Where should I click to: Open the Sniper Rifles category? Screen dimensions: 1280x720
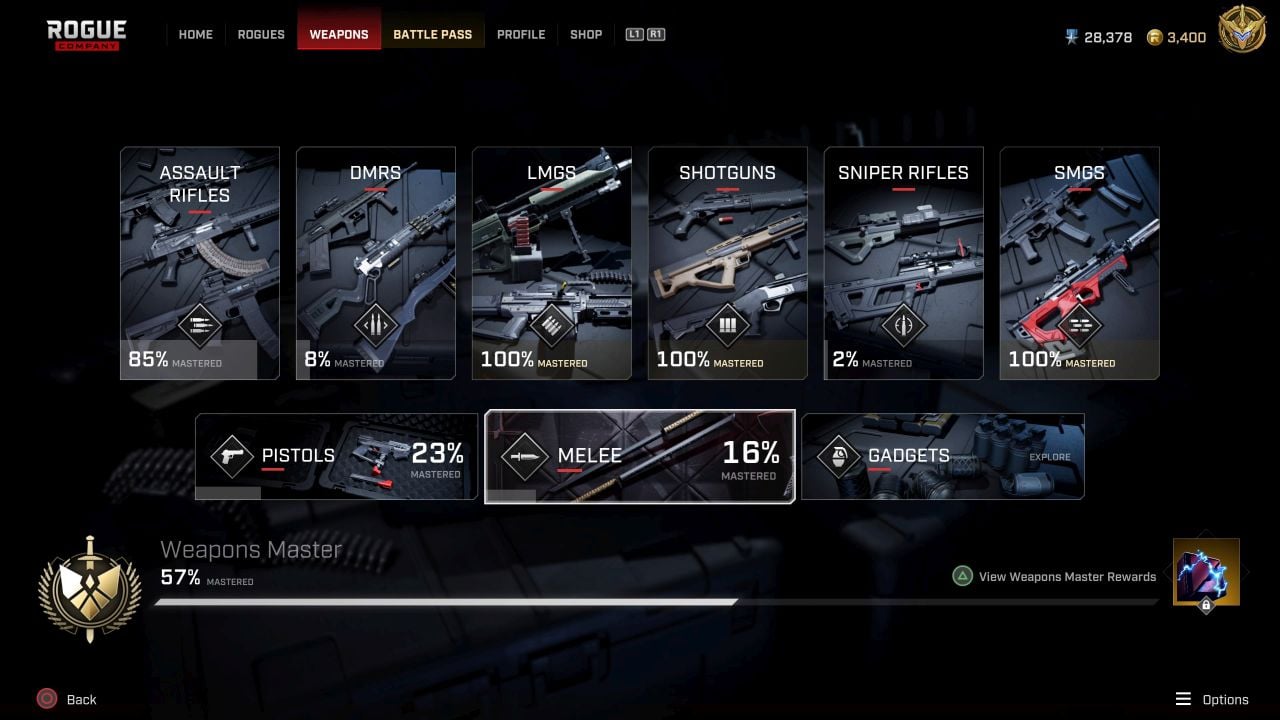(904, 263)
